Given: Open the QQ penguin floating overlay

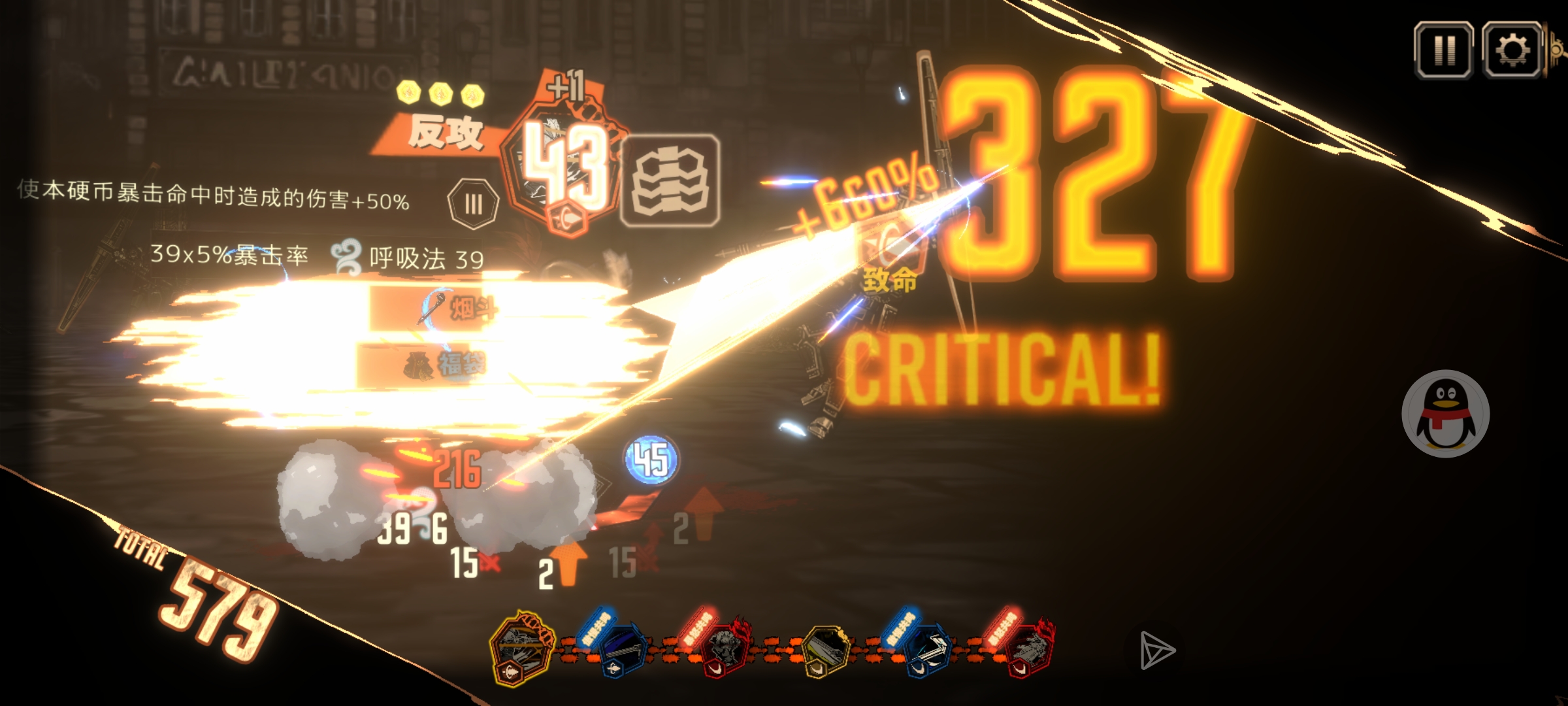Looking at the screenshot, I should pyautogui.click(x=1445, y=414).
